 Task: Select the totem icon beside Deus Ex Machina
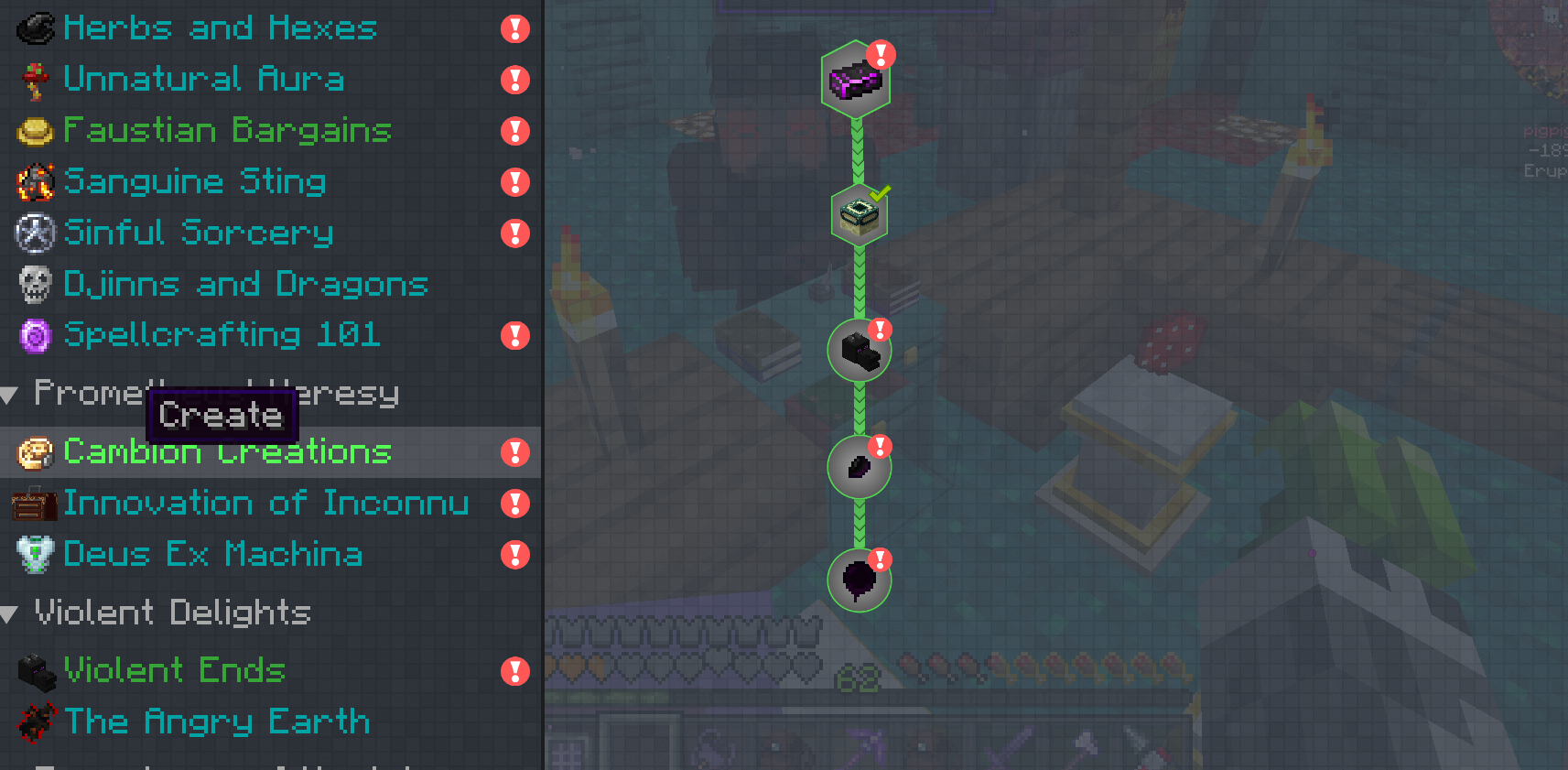coord(33,555)
